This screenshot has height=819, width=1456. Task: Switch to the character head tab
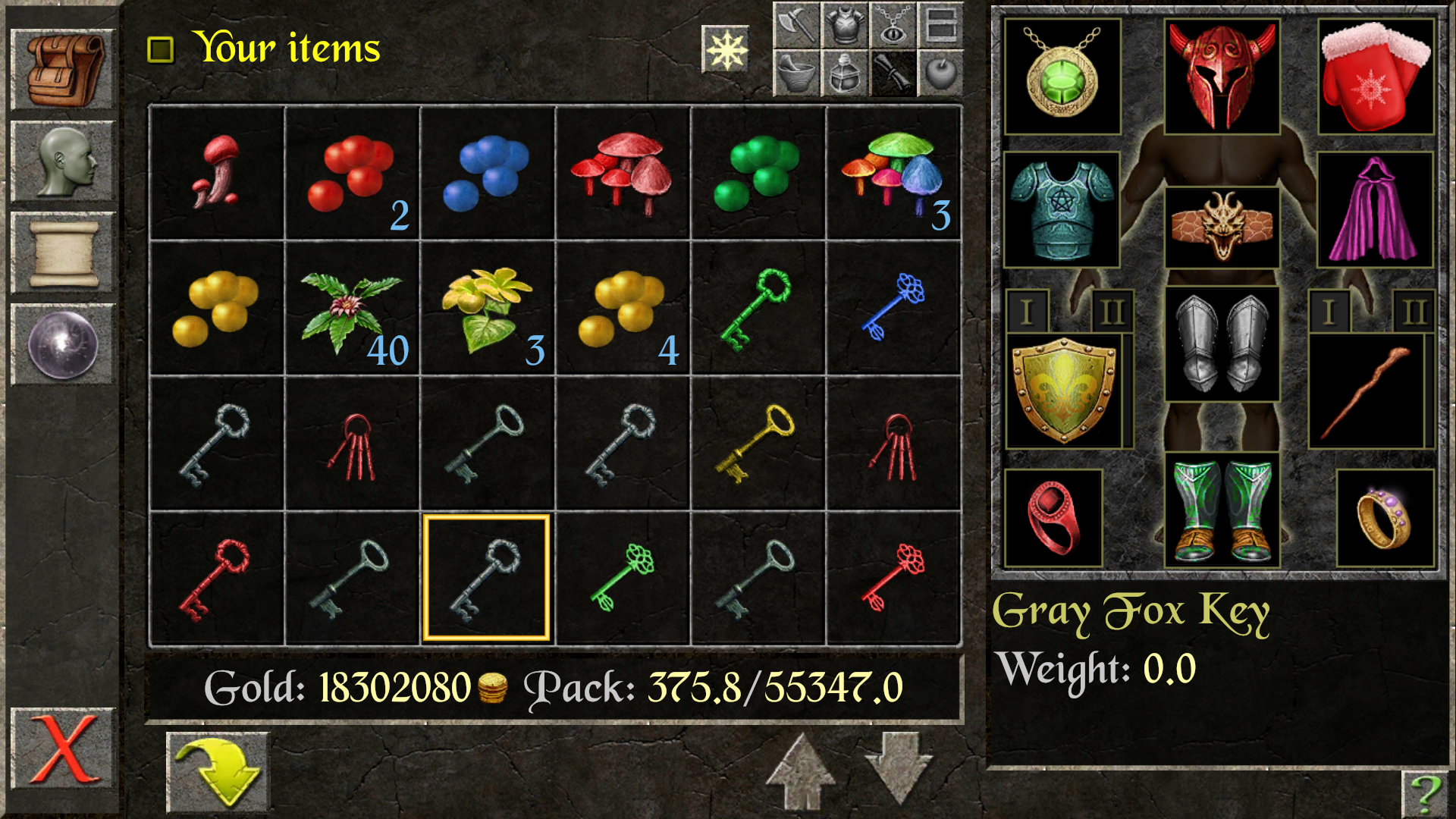coord(64,162)
